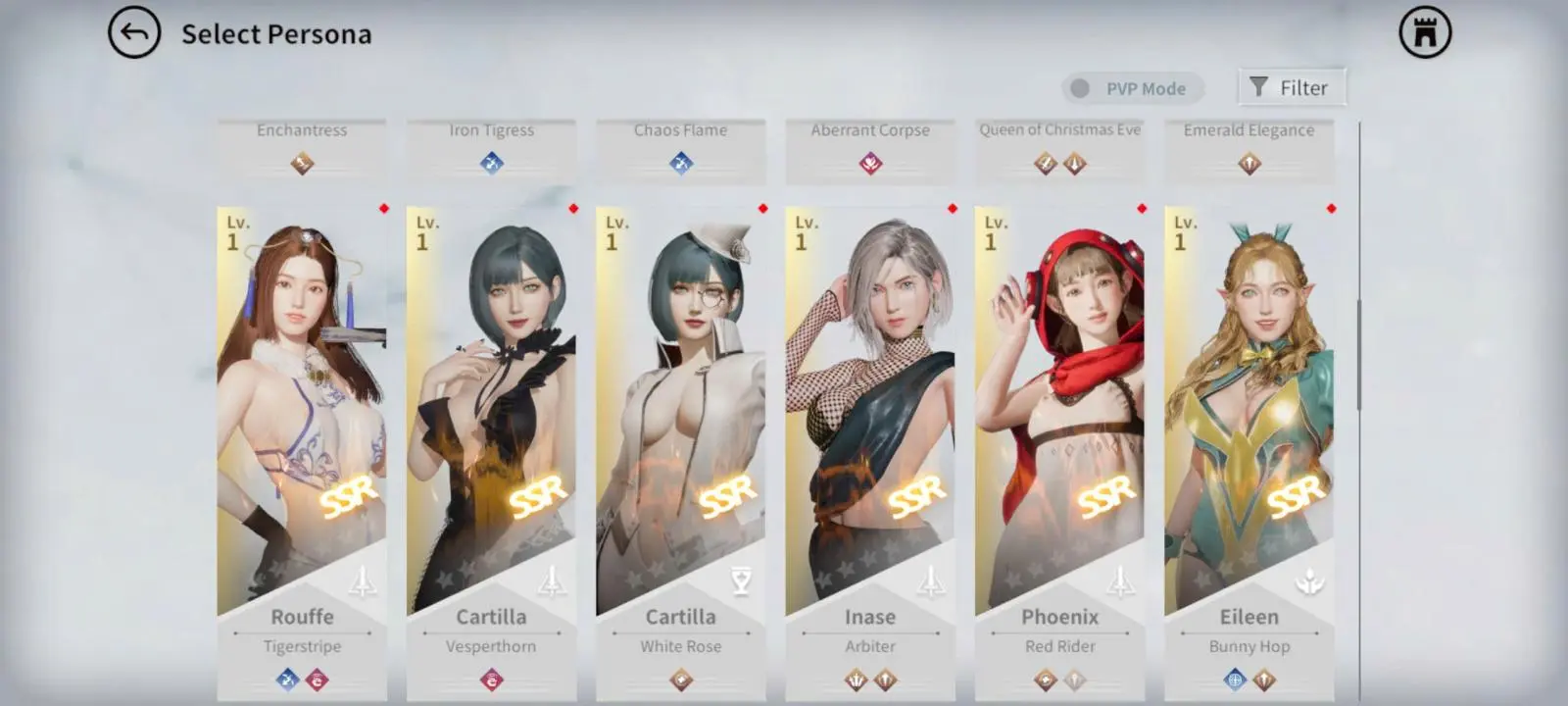Pick the Chaos Flame persona card

680,149
